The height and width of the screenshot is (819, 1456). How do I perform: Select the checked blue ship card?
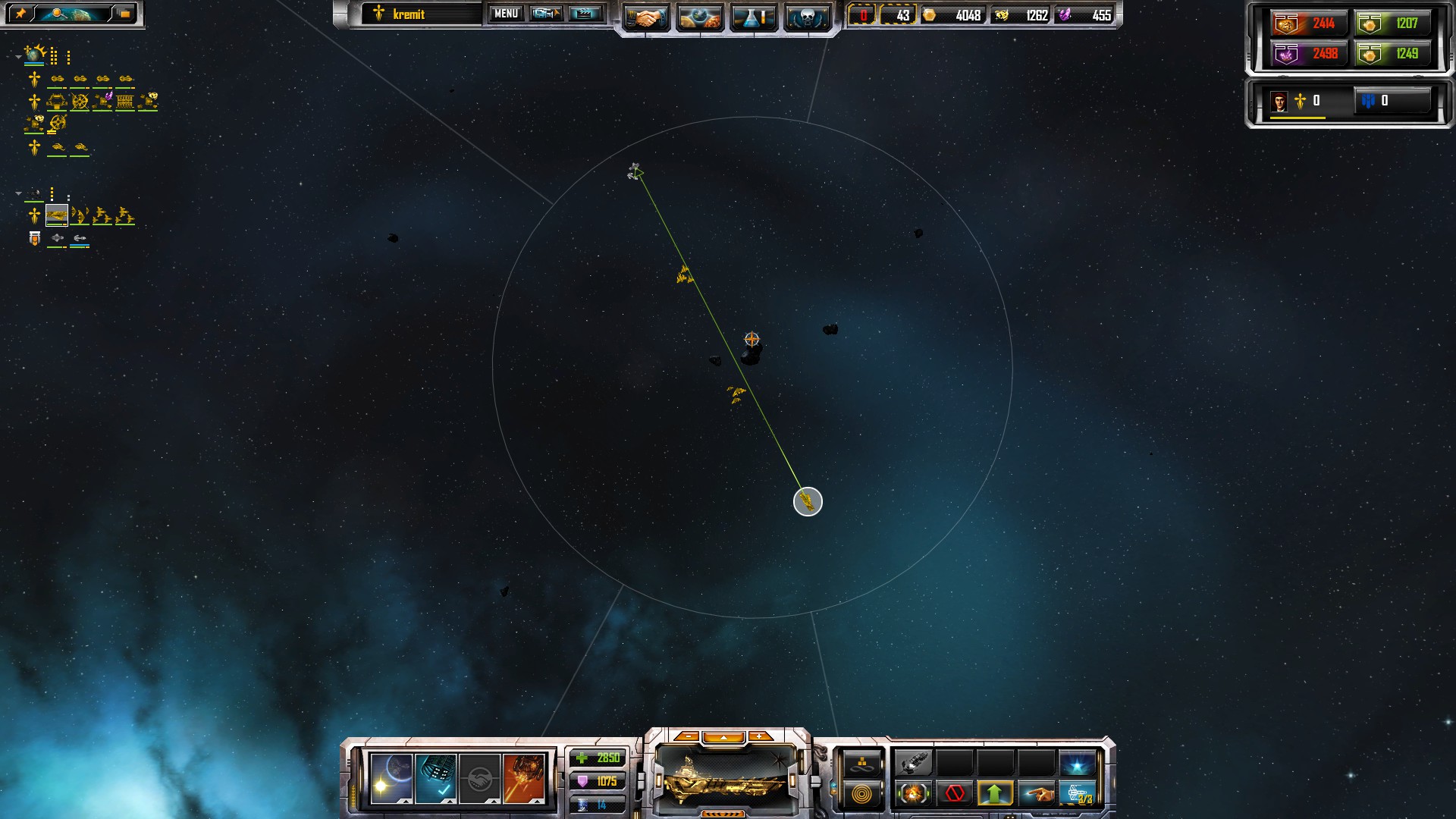pyautogui.click(x=436, y=778)
